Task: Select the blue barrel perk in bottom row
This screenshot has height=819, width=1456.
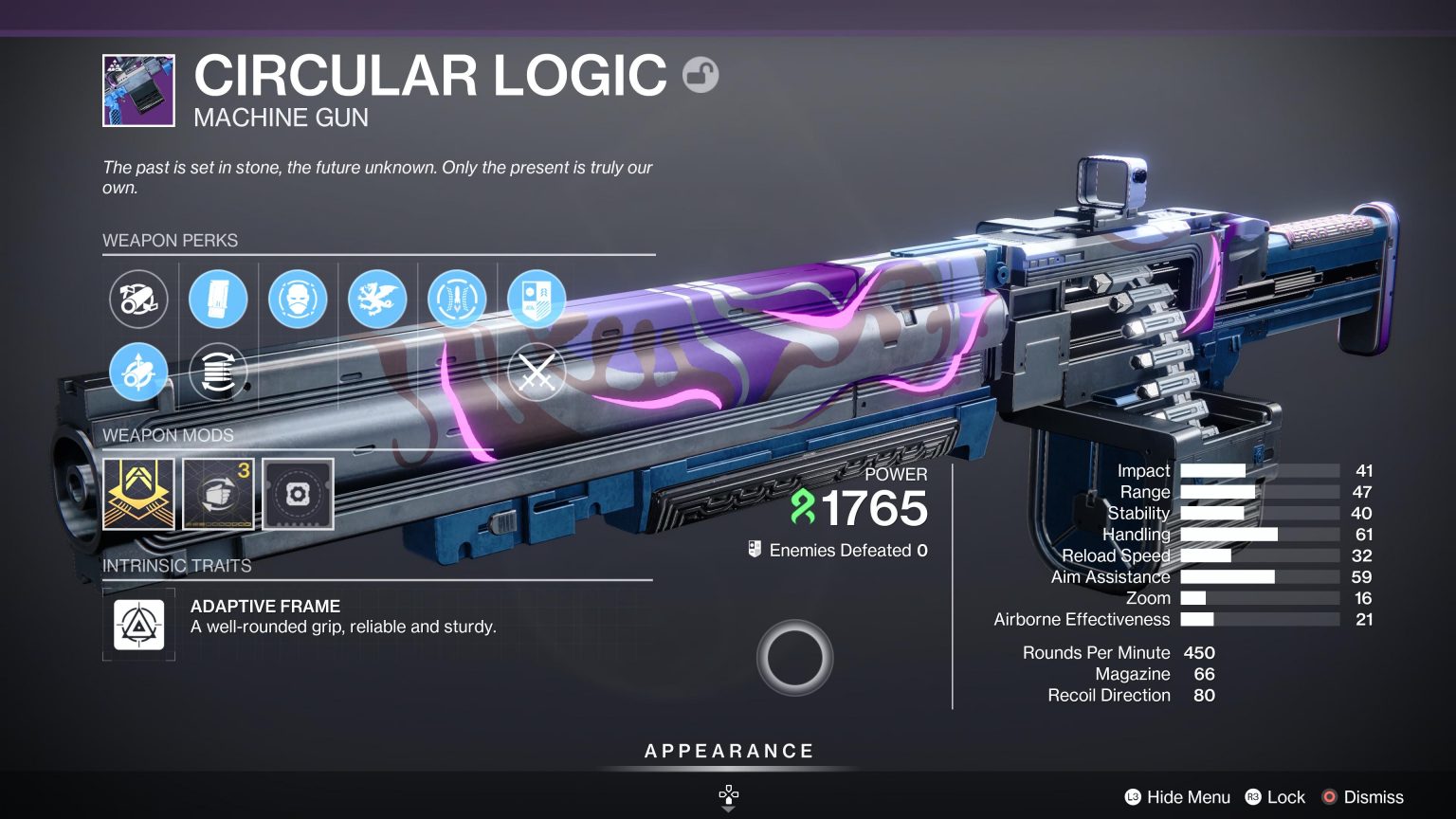Action: pos(138,372)
